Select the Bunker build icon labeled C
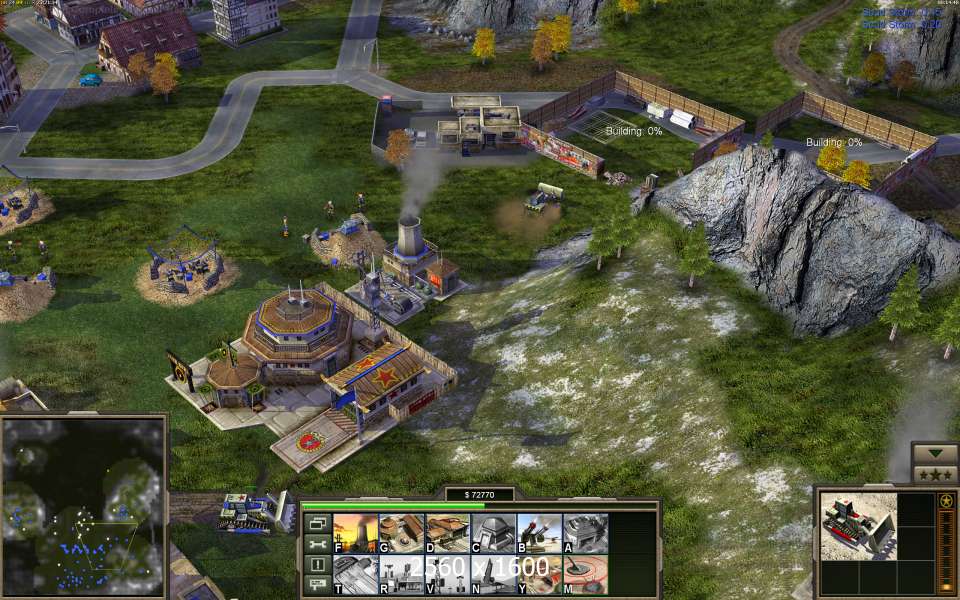Viewport: 960px width, 600px height. click(x=492, y=533)
